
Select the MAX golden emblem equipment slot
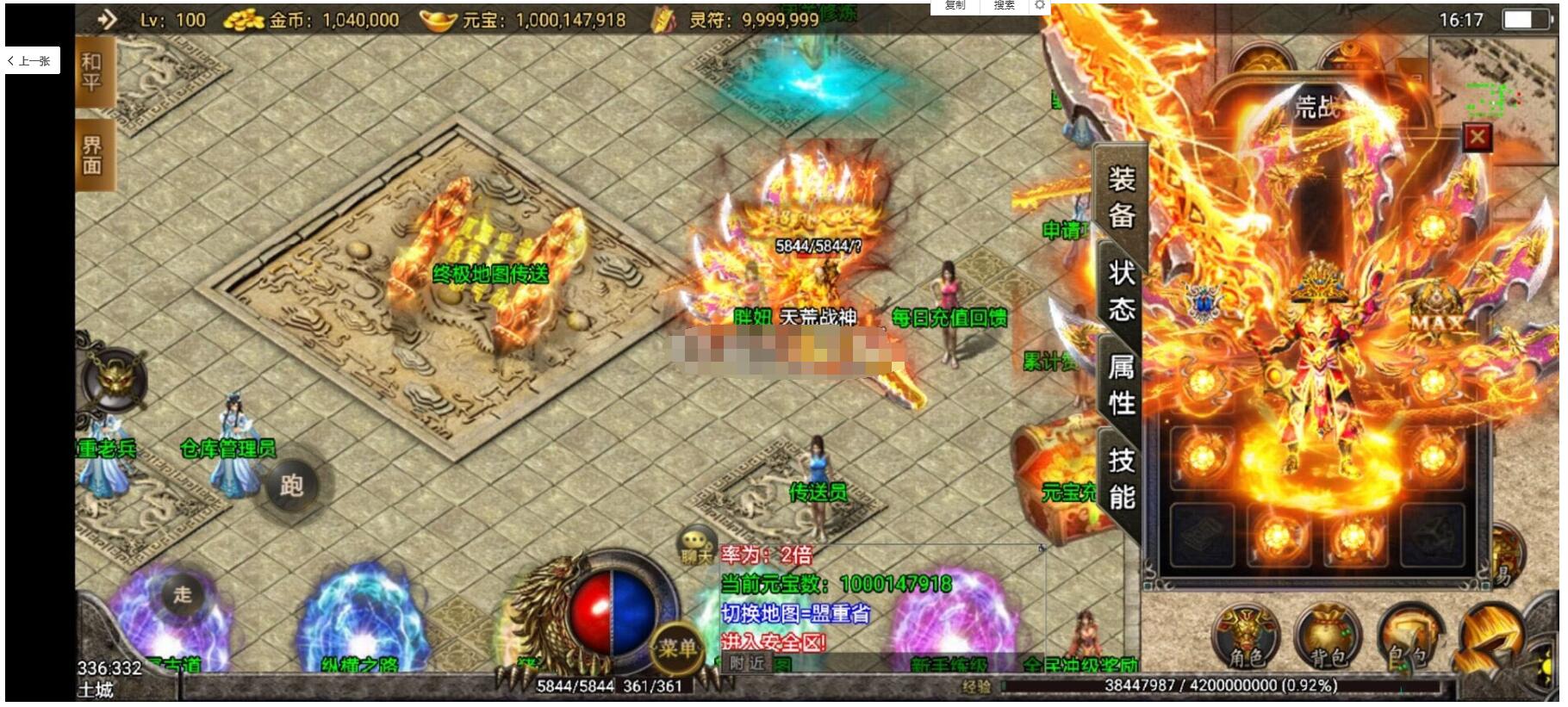pyautogui.click(x=1435, y=310)
